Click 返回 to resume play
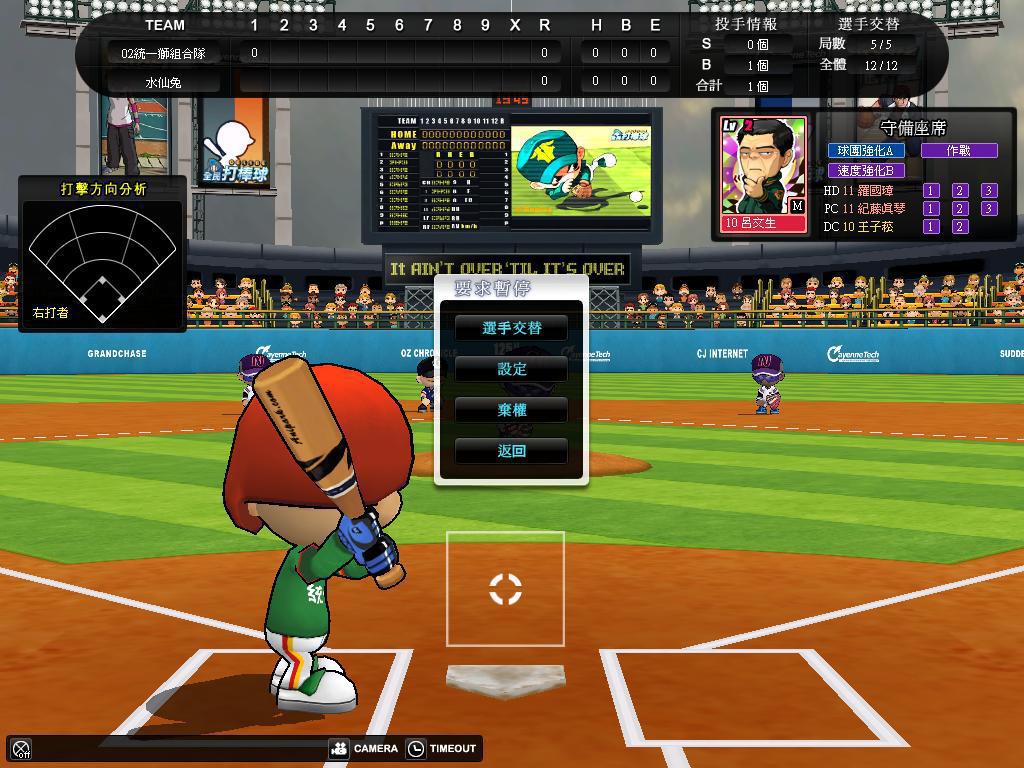Viewport: 1024px width, 768px height. (511, 451)
